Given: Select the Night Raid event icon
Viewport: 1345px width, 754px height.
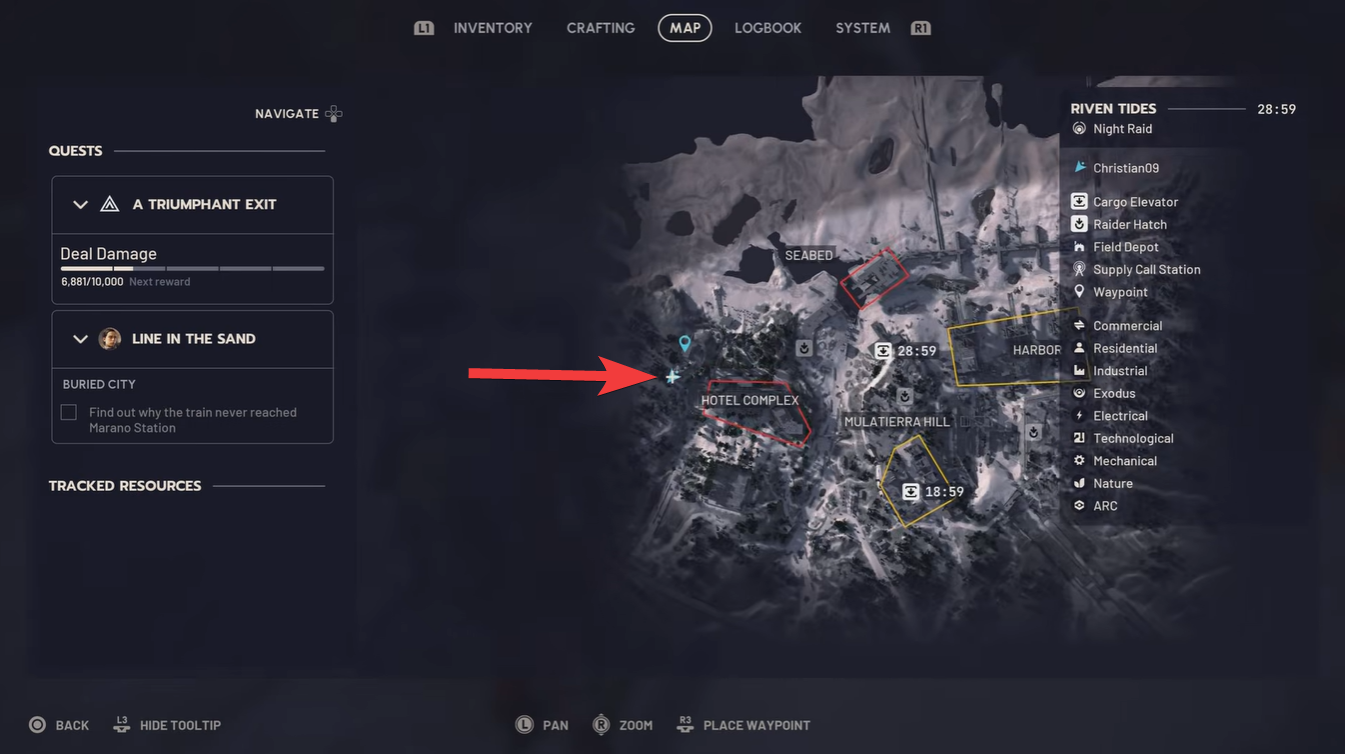Looking at the screenshot, I should click(x=1078, y=128).
